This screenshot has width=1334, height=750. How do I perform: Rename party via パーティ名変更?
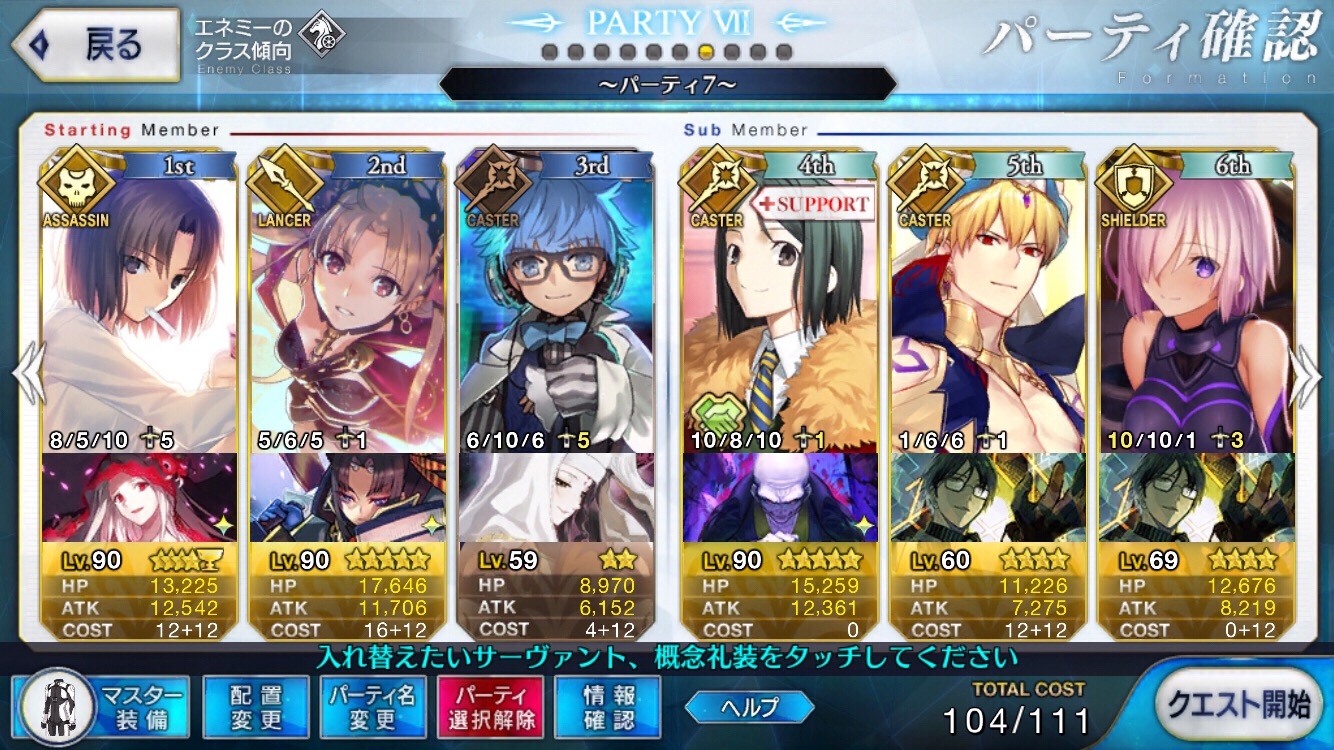[x=372, y=707]
